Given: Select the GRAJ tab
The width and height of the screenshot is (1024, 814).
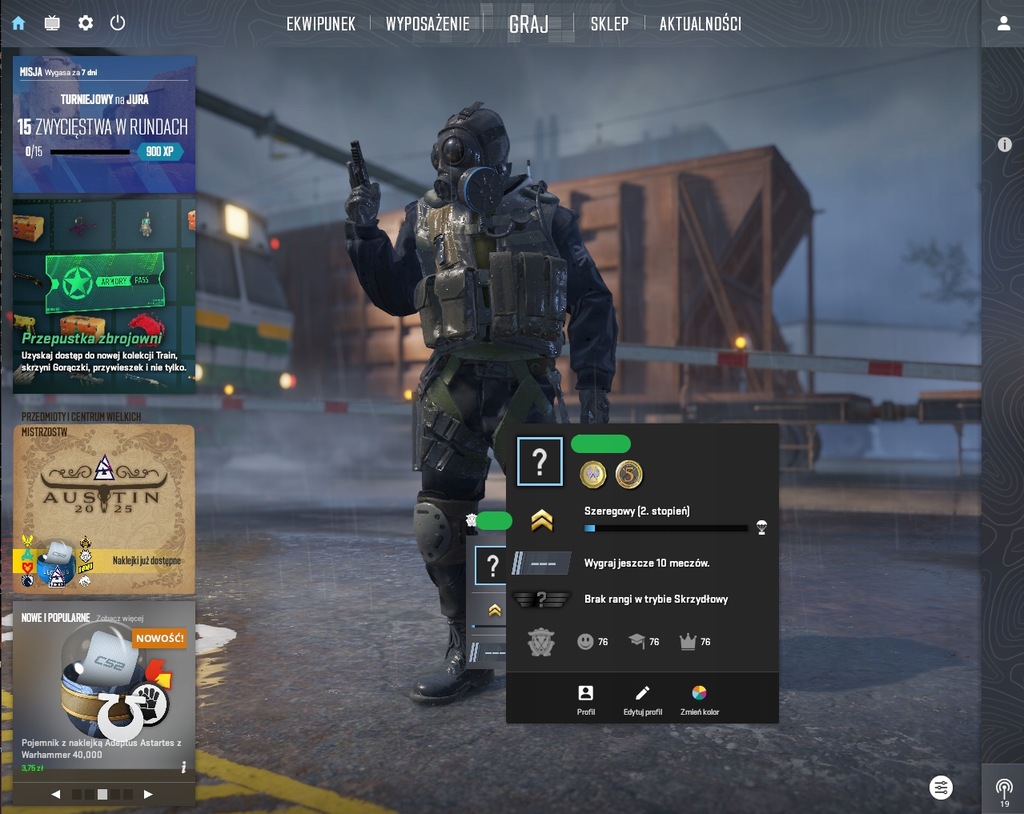Looking at the screenshot, I should pos(528,24).
